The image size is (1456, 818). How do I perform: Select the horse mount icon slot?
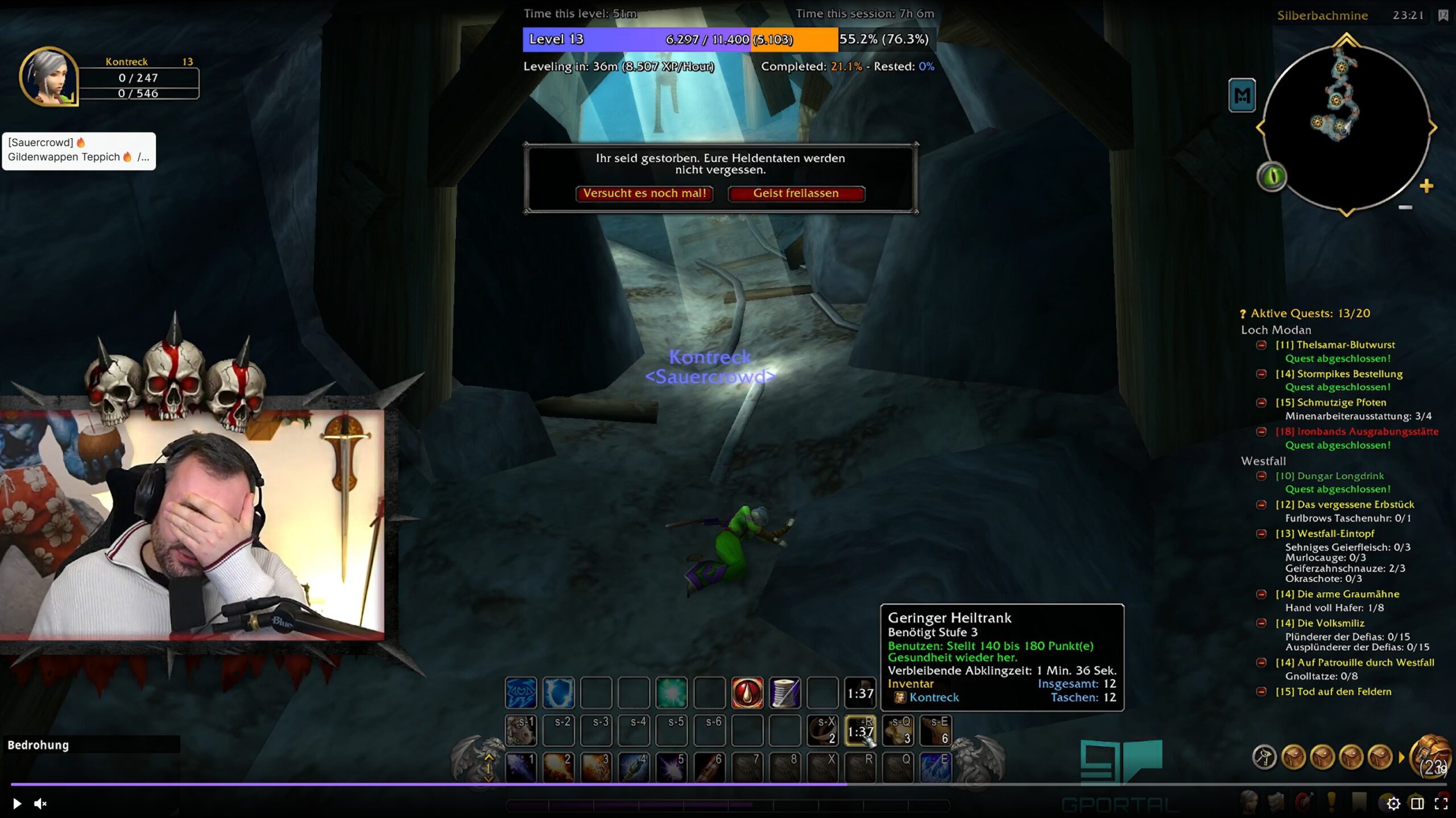click(520, 730)
